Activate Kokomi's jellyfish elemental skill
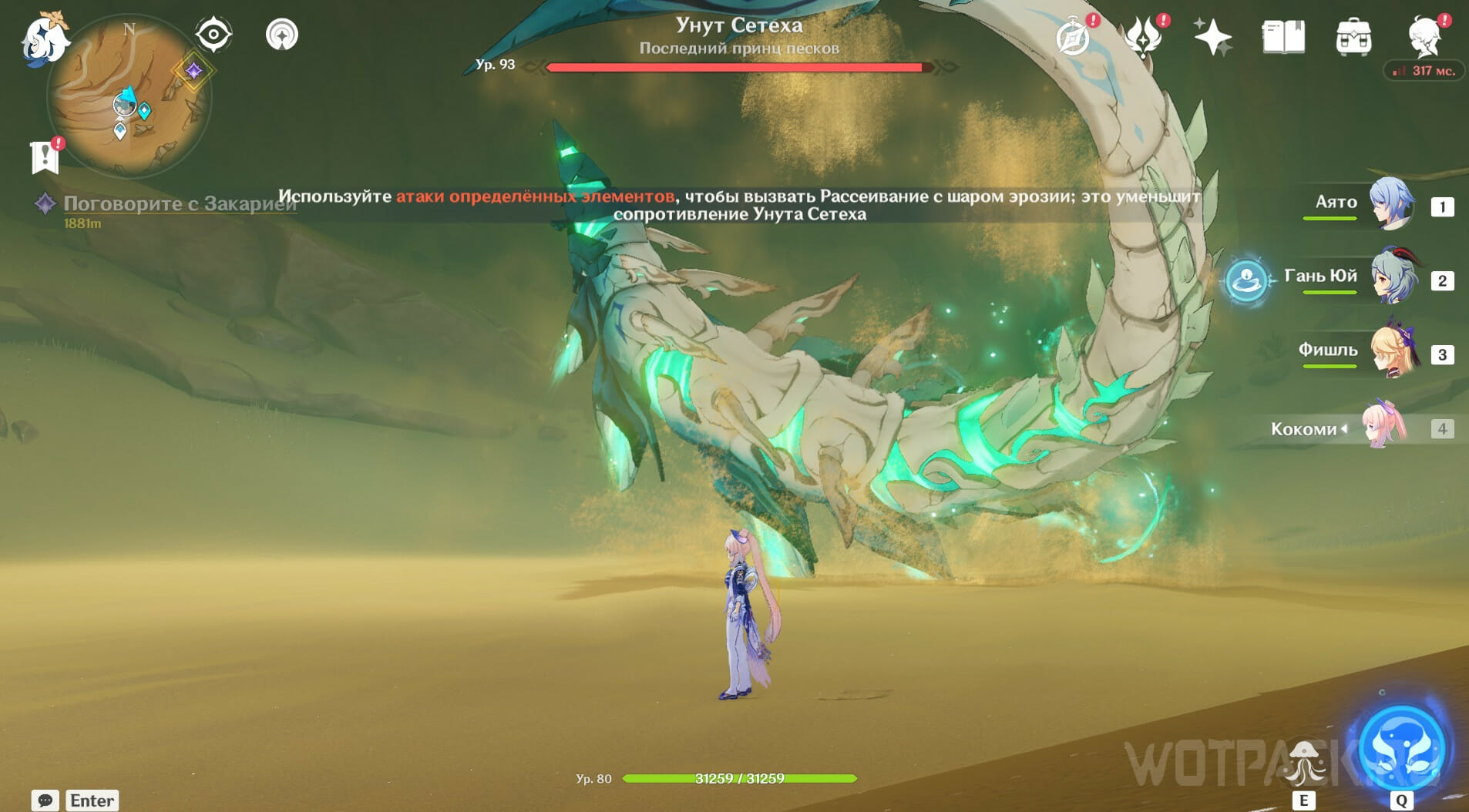Image resolution: width=1469 pixels, height=812 pixels. (1303, 762)
